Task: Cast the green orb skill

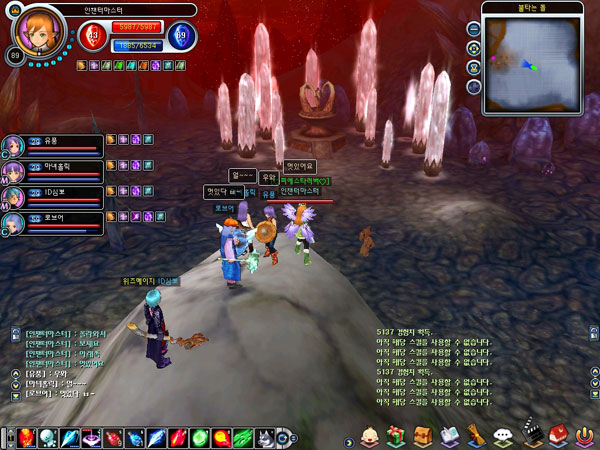Action: click(x=200, y=438)
